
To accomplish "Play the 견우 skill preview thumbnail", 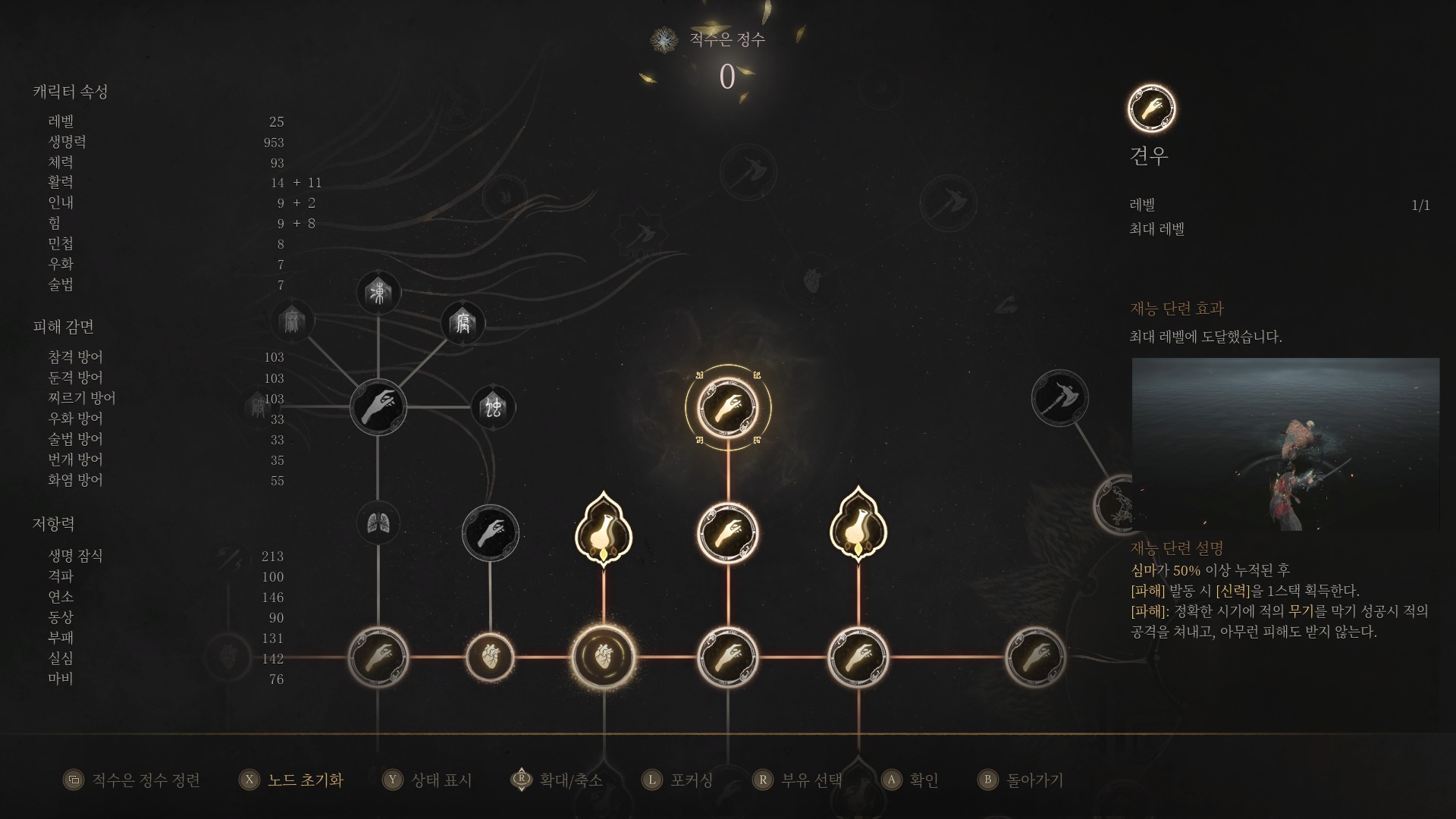I will pos(1285,444).
